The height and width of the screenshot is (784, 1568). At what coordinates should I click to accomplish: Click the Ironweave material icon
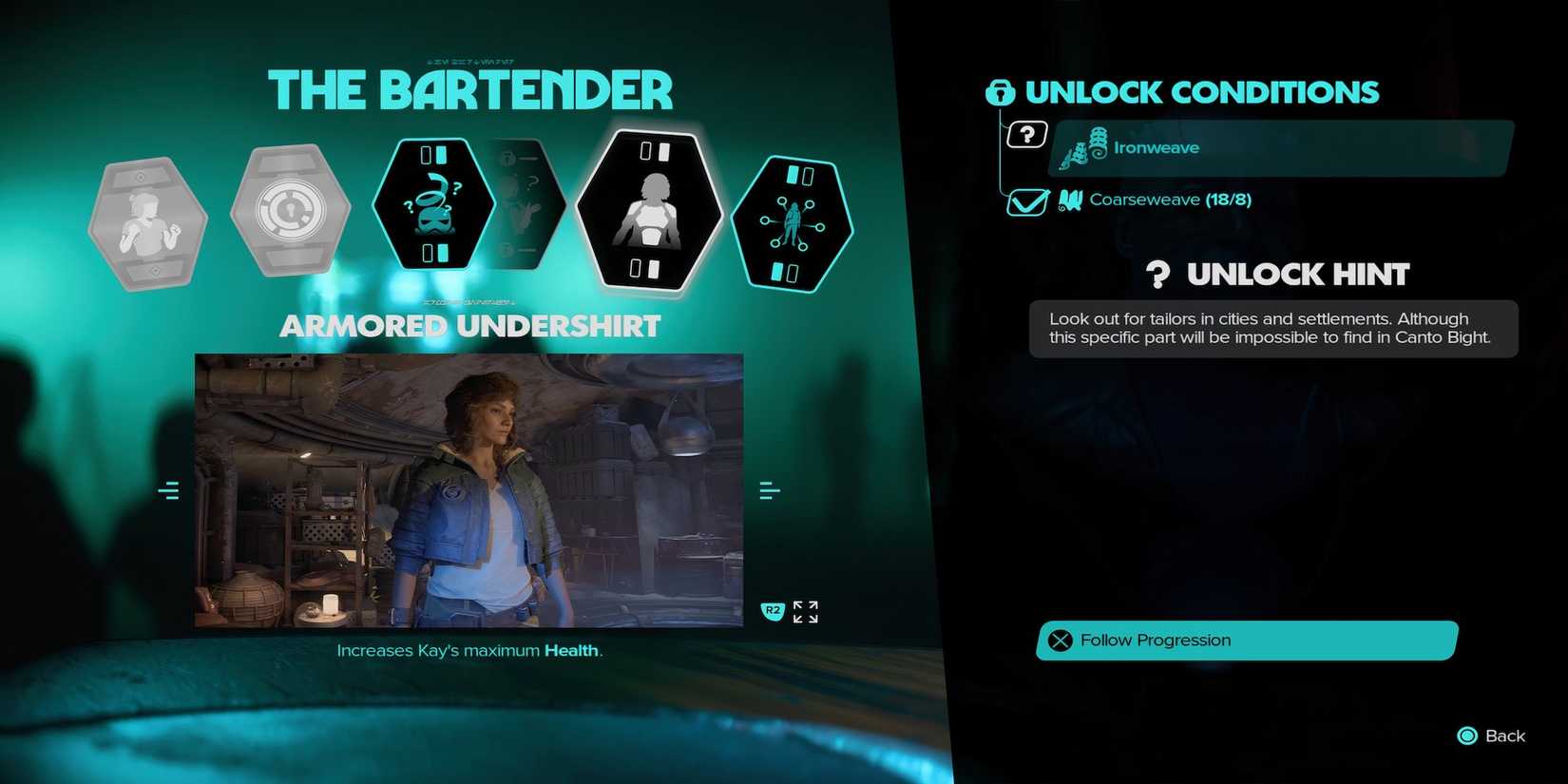coord(1086,147)
